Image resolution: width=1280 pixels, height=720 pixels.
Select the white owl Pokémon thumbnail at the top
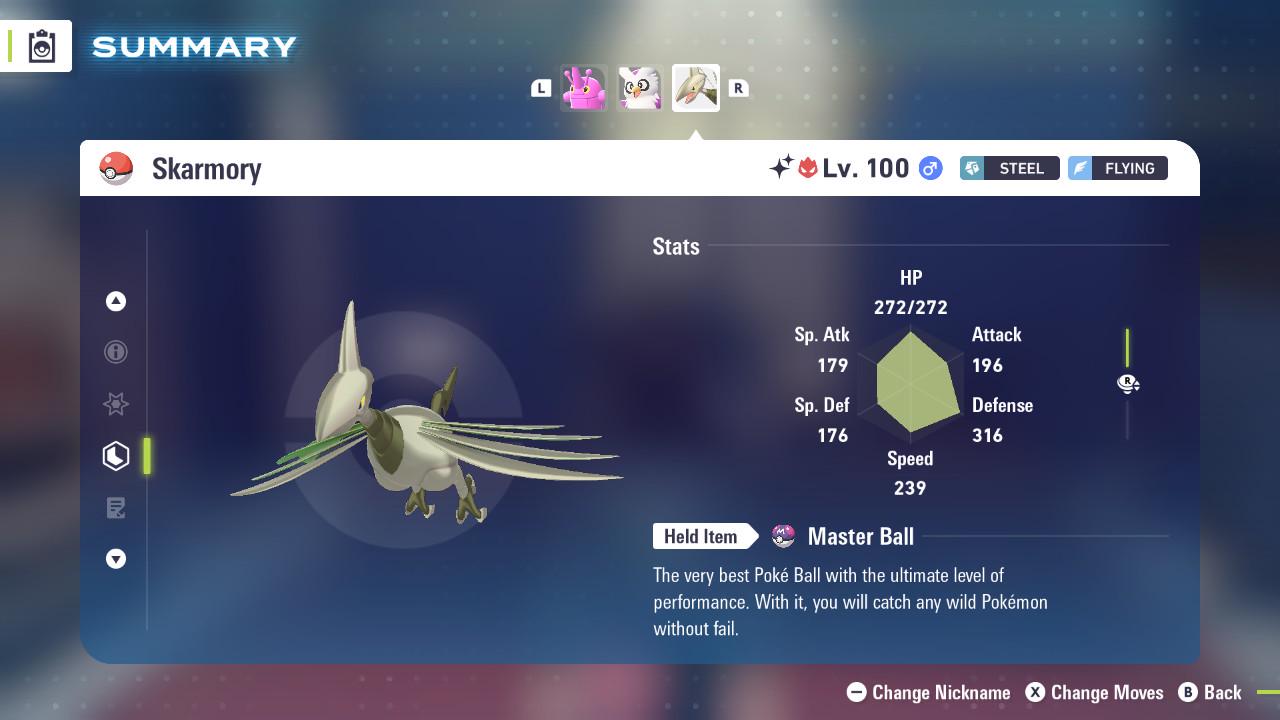(640, 87)
